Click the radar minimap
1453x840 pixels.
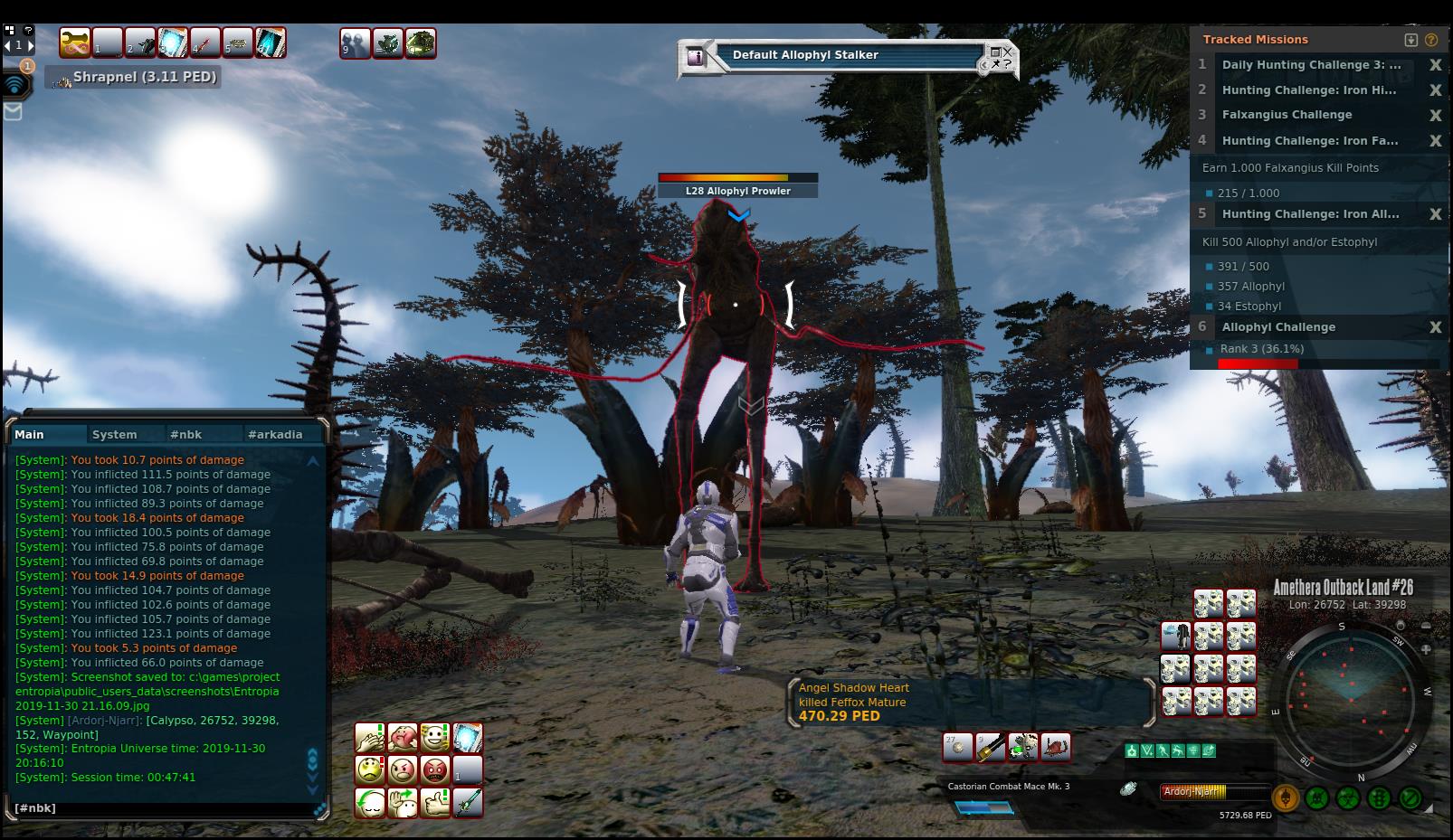1348,697
